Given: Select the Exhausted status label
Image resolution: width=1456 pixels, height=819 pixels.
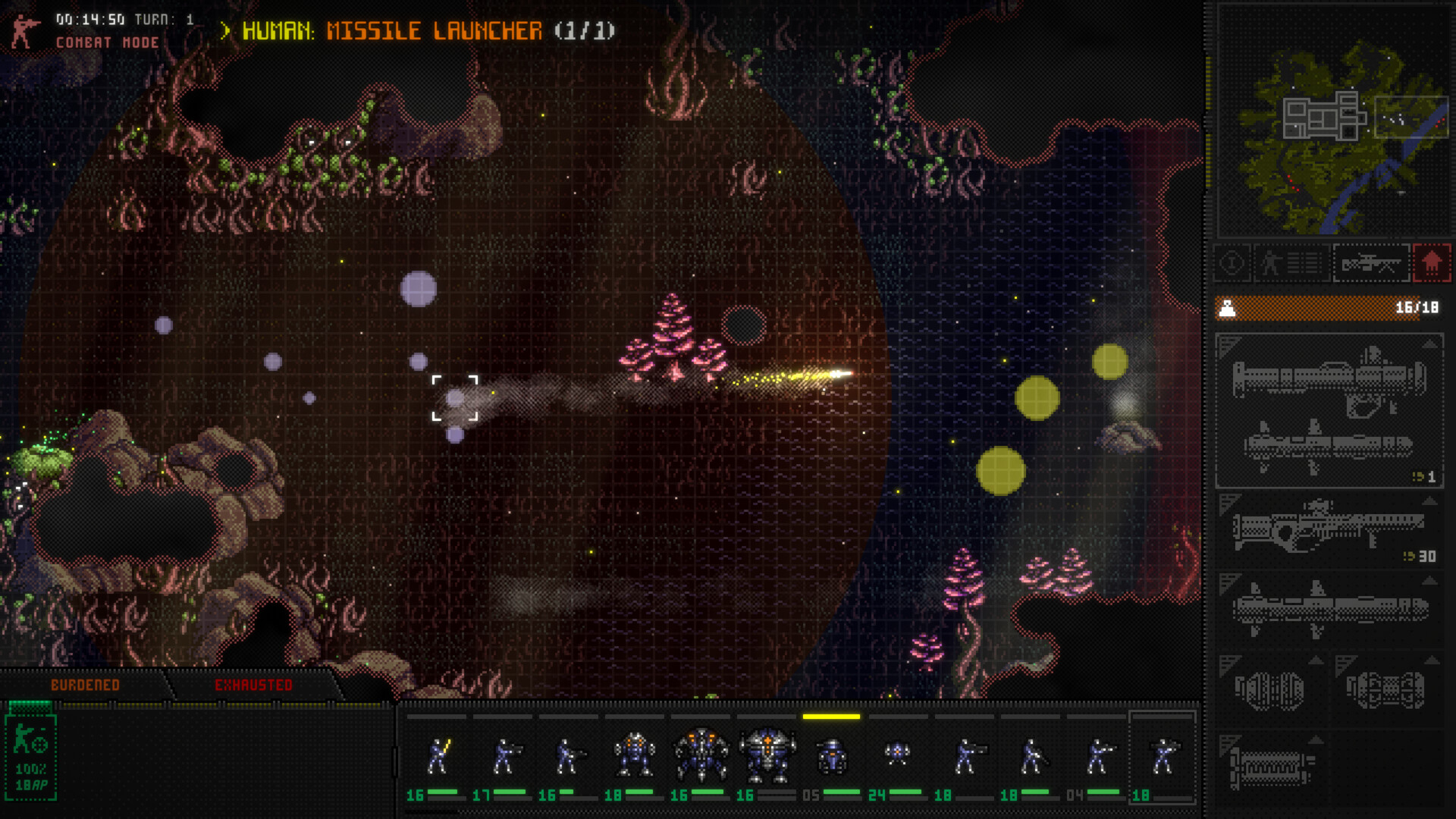Looking at the screenshot, I should (x=253, y=686).
